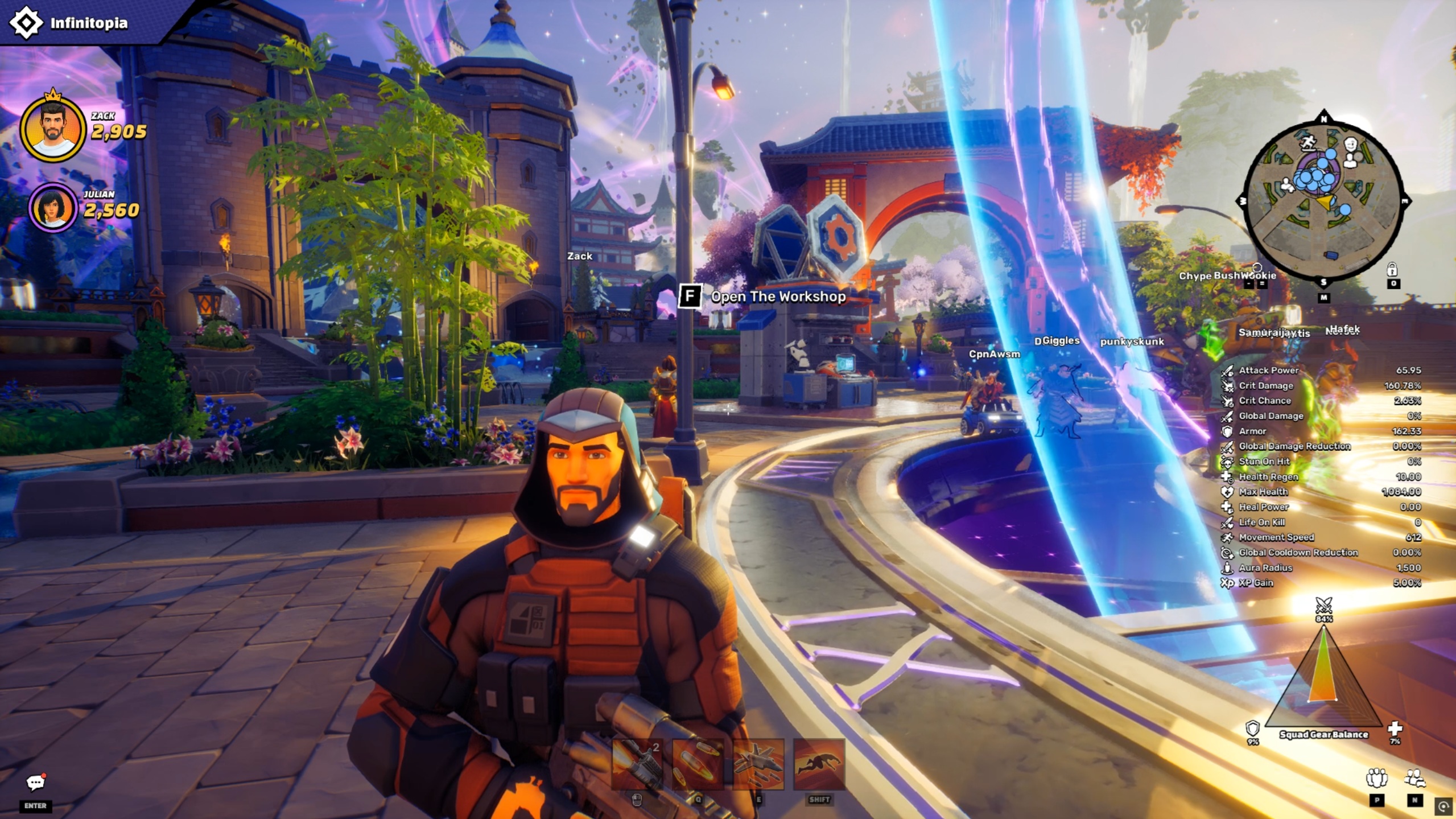Click the Squad Gear Balance triangle chart
The width and height of the screenshot is (1456, 819).
pos(1323,677)
